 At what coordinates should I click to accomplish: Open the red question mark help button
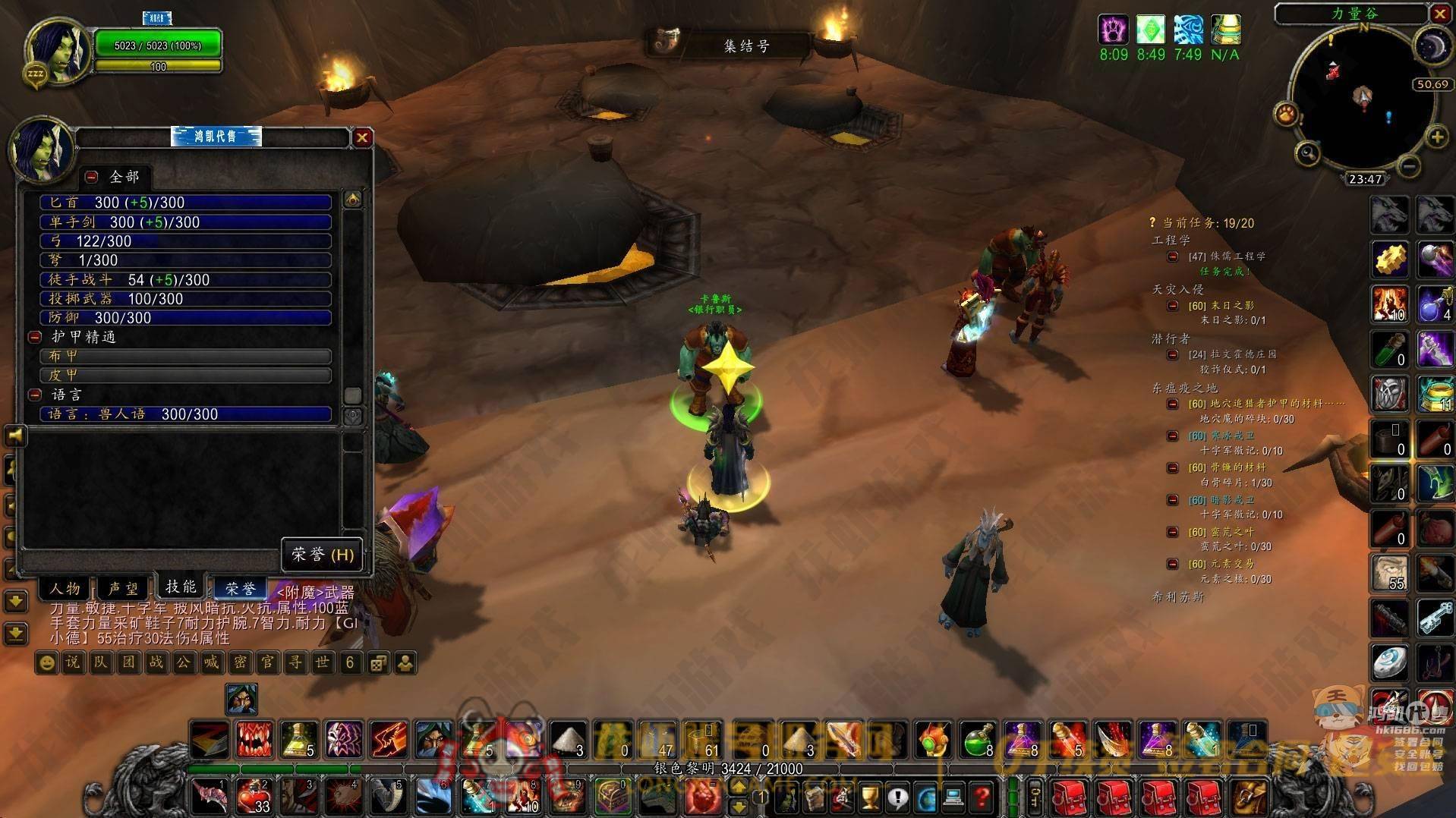tap(982, 797)
